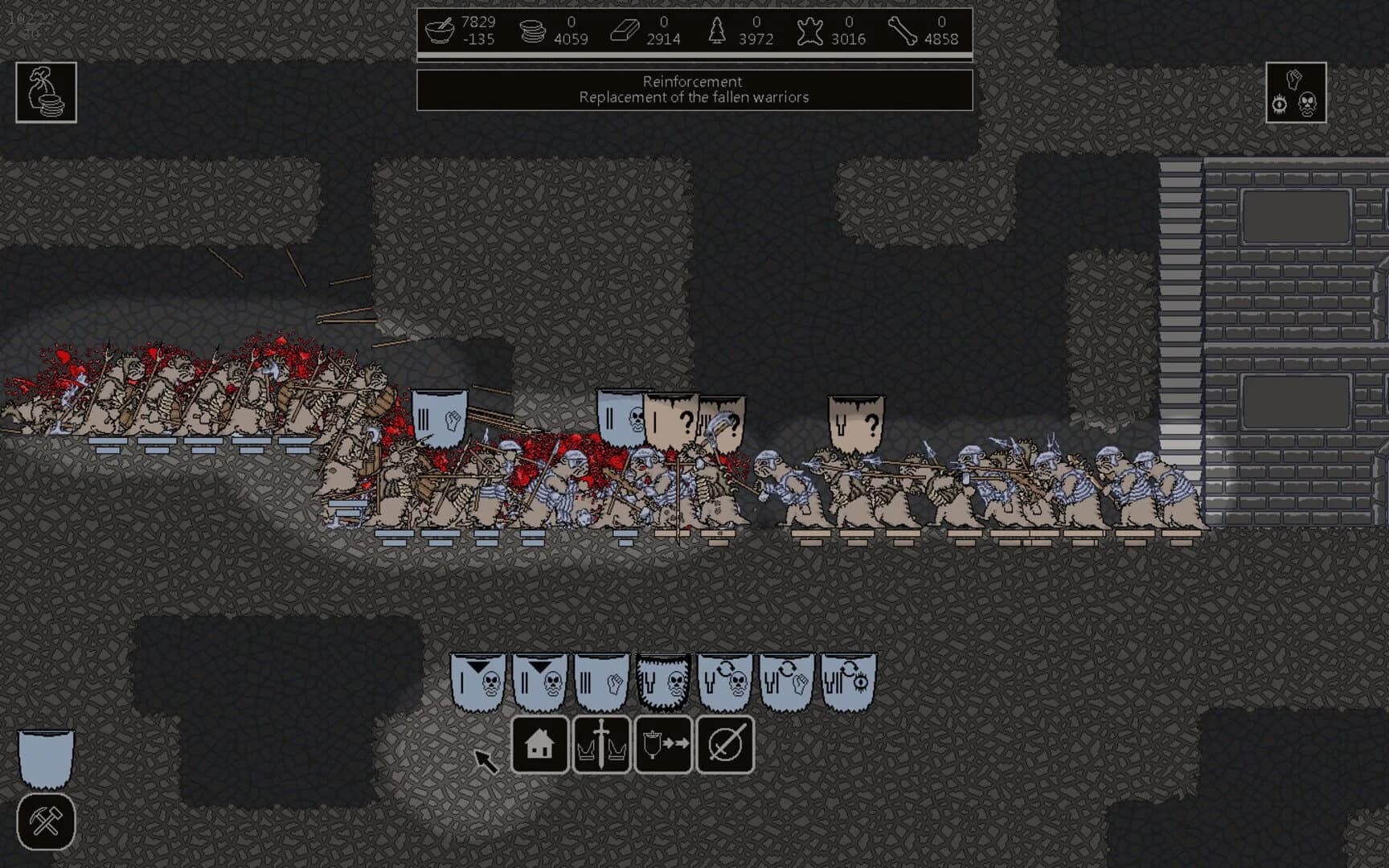The width and height of the screenshot is (1389, 868).
Task: Dismiss the Reinforcement notification bar
Action: (x=693, y=88)
